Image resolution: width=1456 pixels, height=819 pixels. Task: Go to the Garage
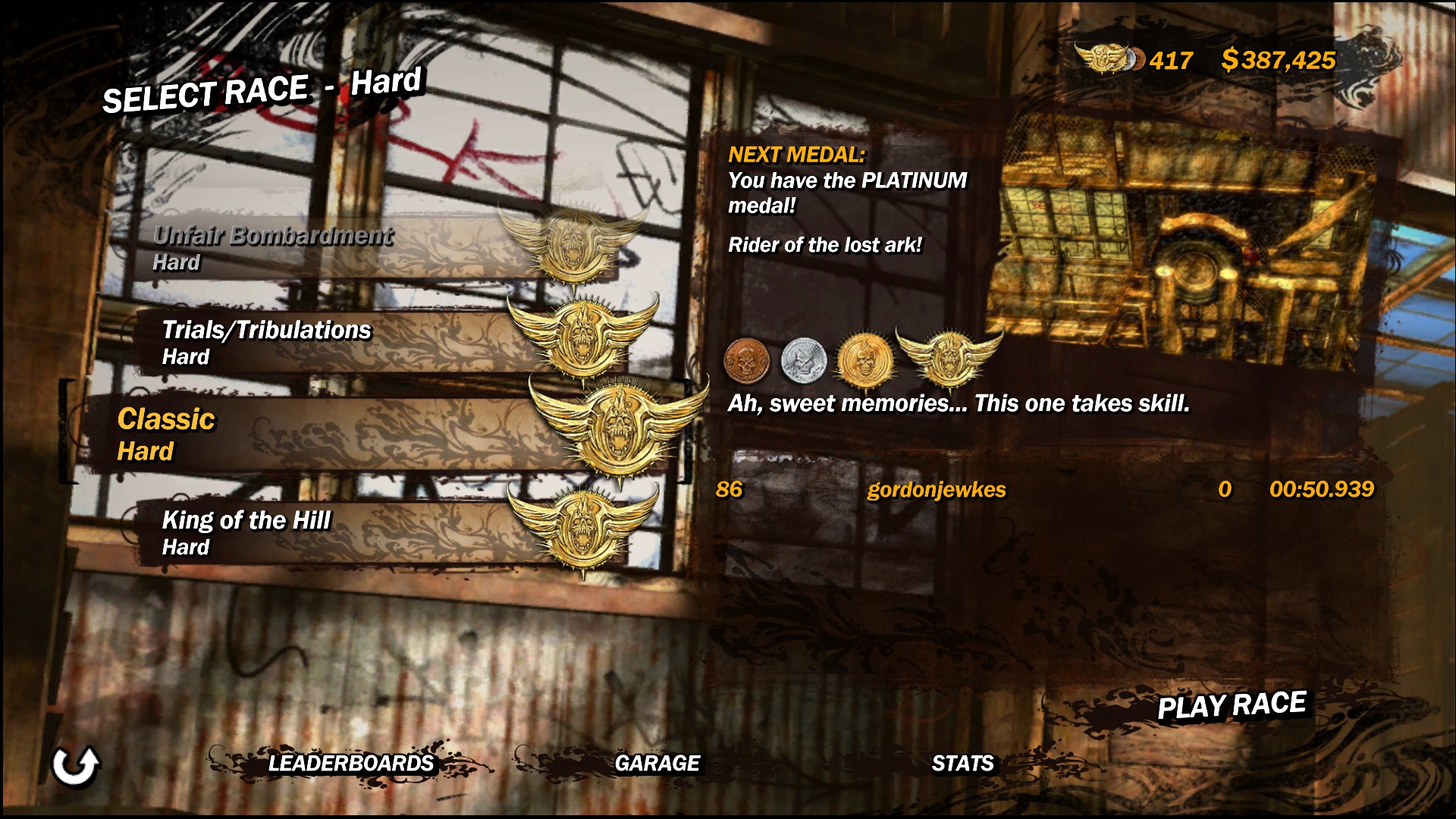click(657, 763)
